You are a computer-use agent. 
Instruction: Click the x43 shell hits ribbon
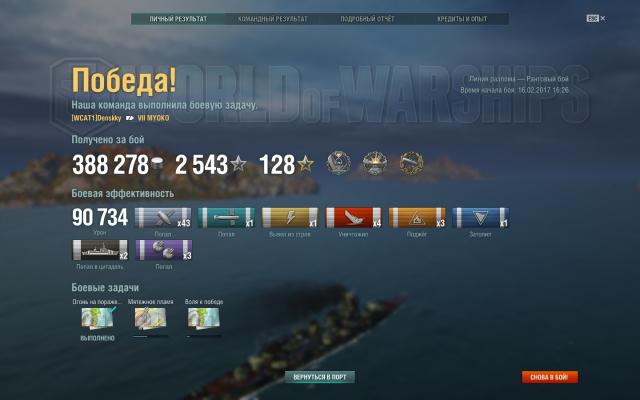pos(163,218)
